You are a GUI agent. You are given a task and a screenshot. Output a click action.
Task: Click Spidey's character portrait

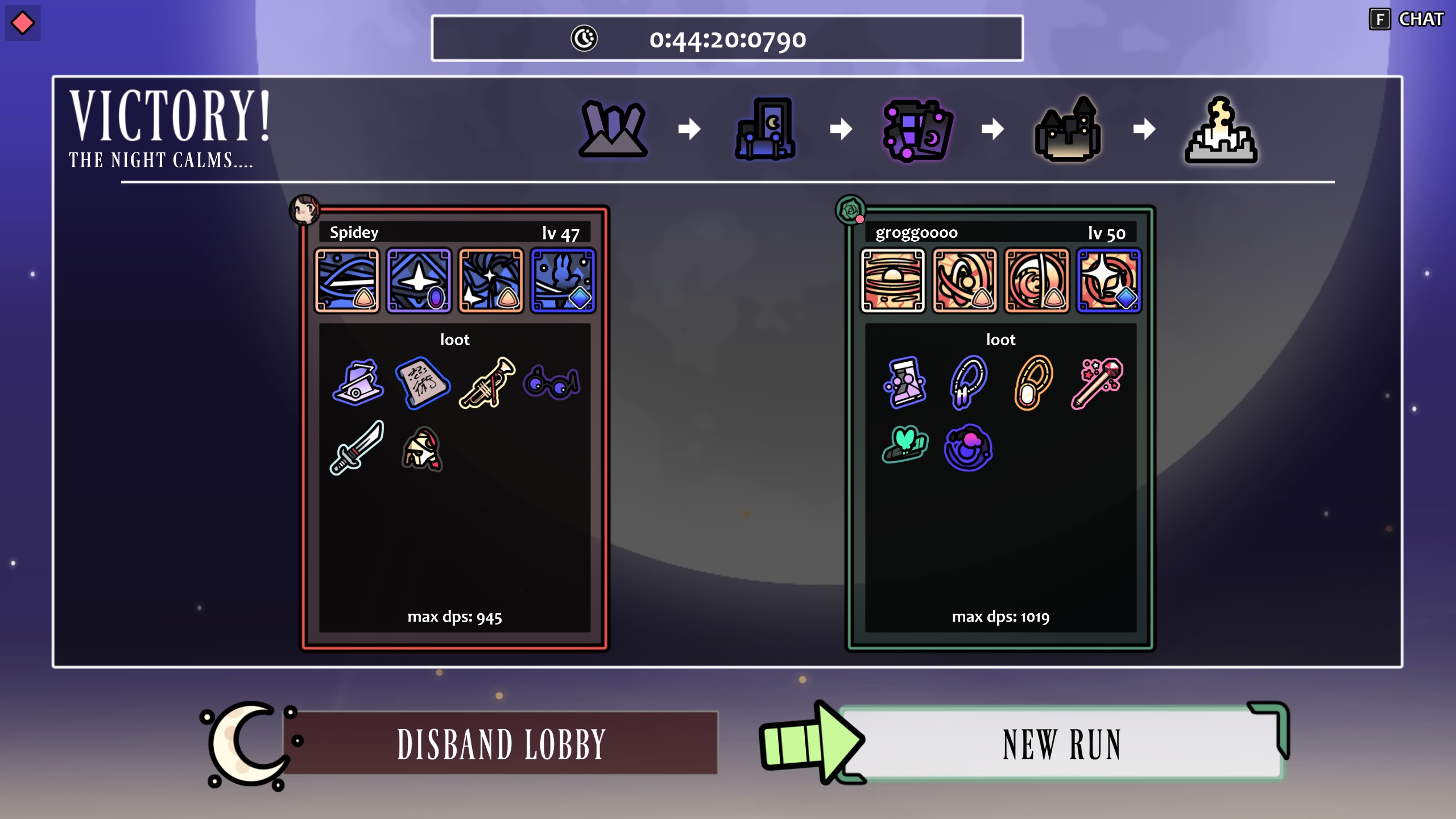[304, 209]
